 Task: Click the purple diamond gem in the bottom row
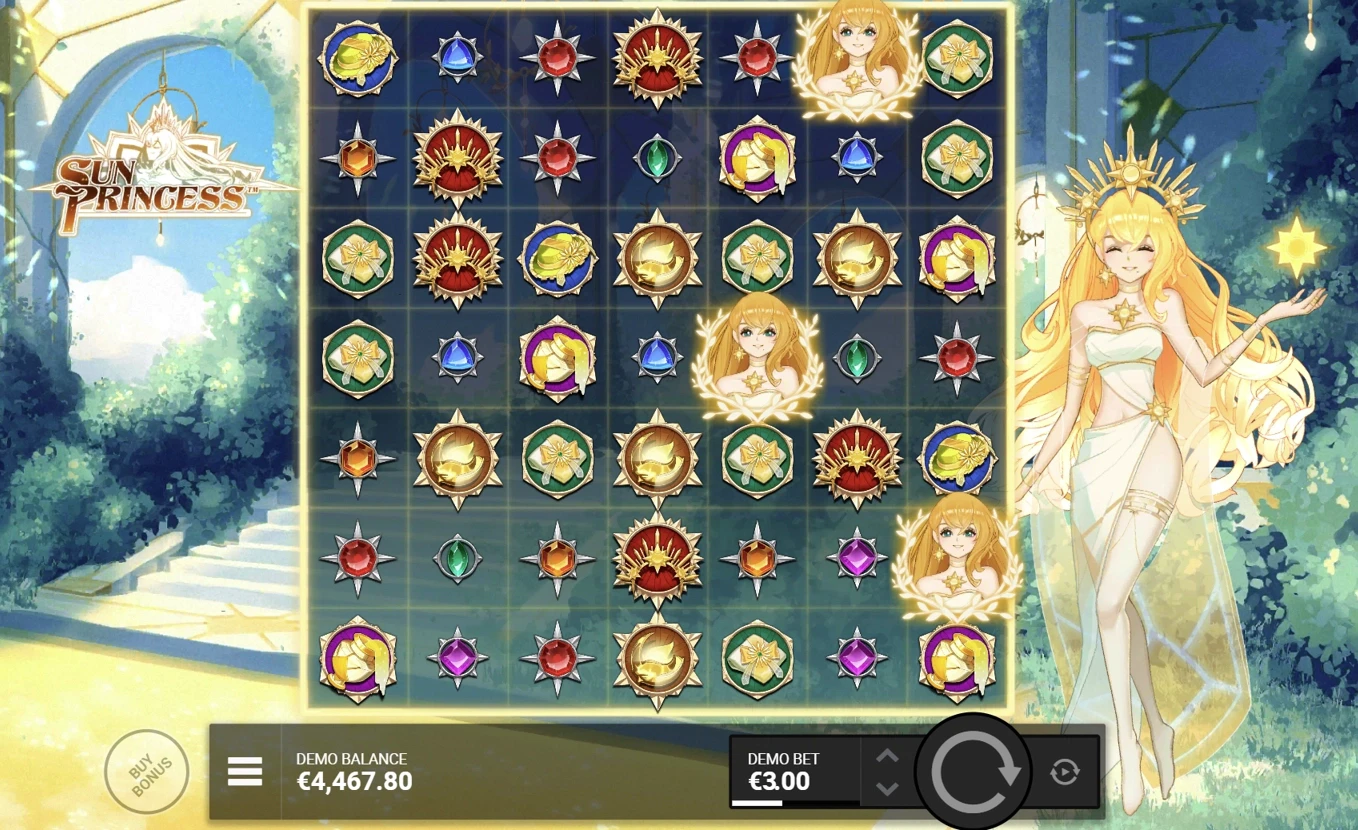857,660
